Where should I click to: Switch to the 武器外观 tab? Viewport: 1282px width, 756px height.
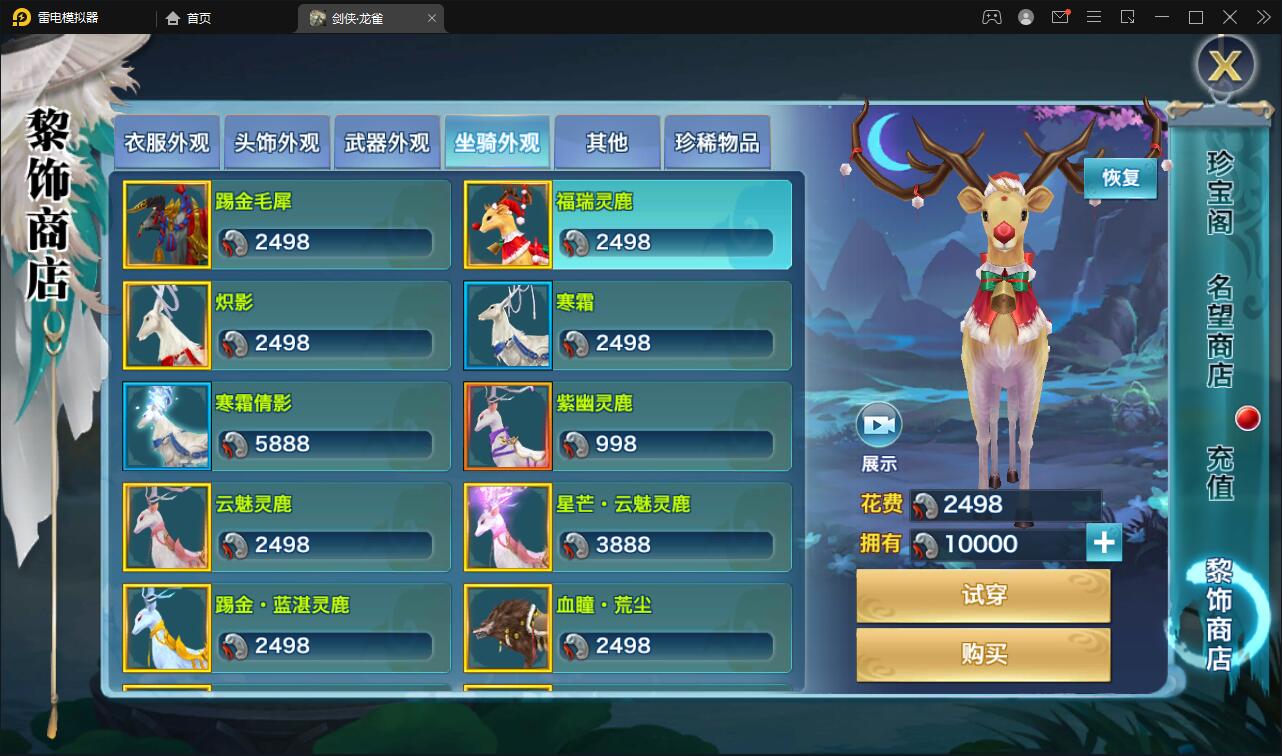pos(386,142)
